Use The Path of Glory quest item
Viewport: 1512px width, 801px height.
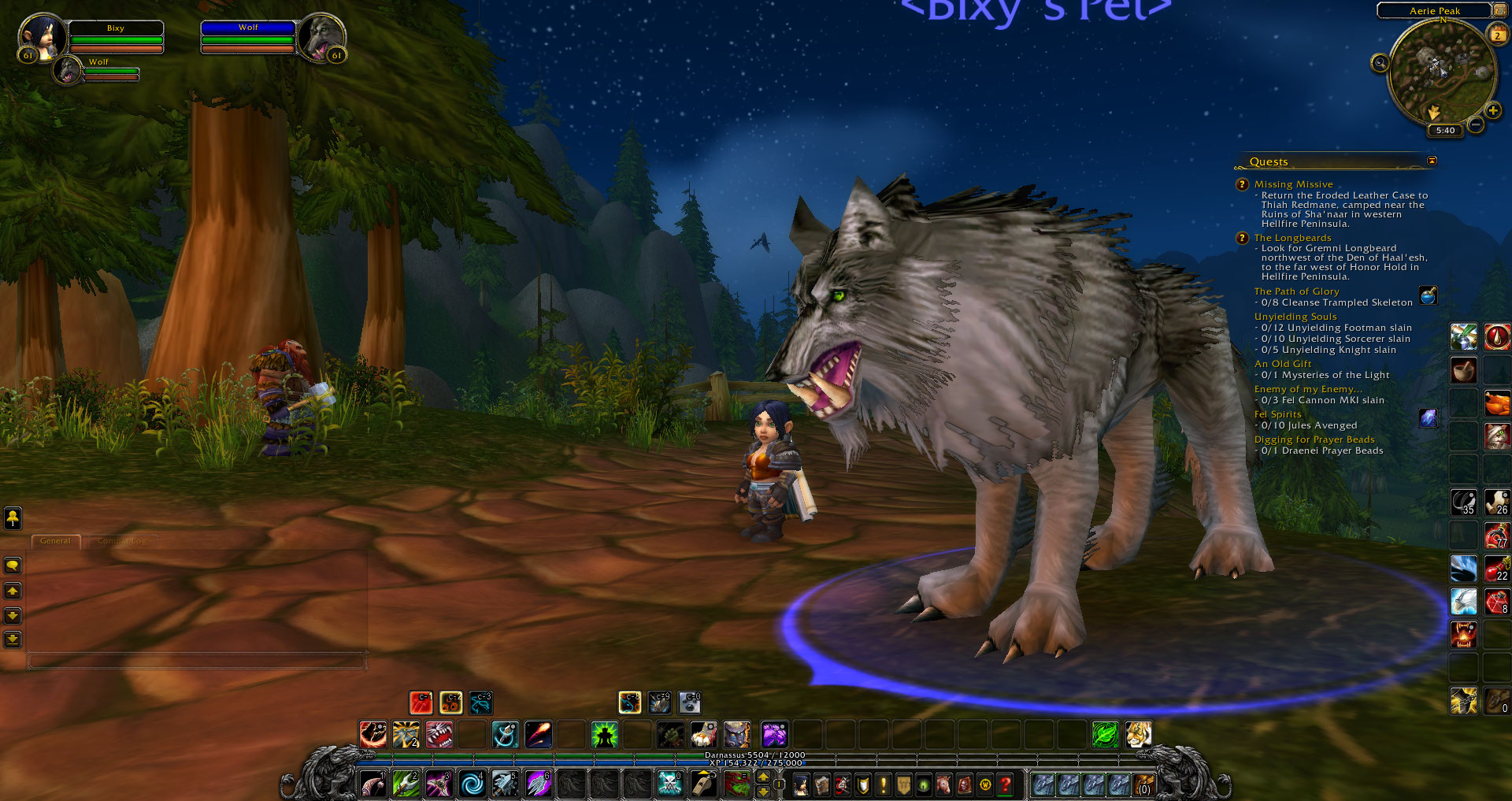coord(1428,295)
